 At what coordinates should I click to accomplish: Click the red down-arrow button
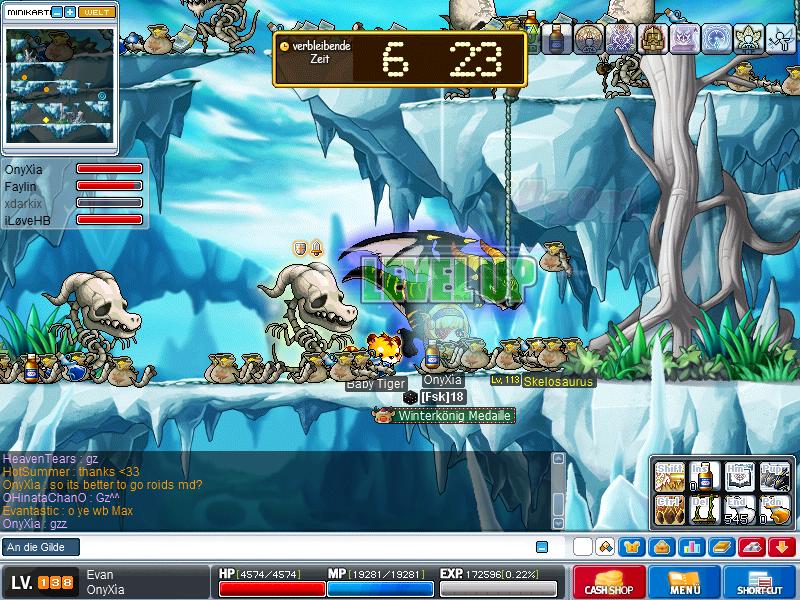[781, 547]
